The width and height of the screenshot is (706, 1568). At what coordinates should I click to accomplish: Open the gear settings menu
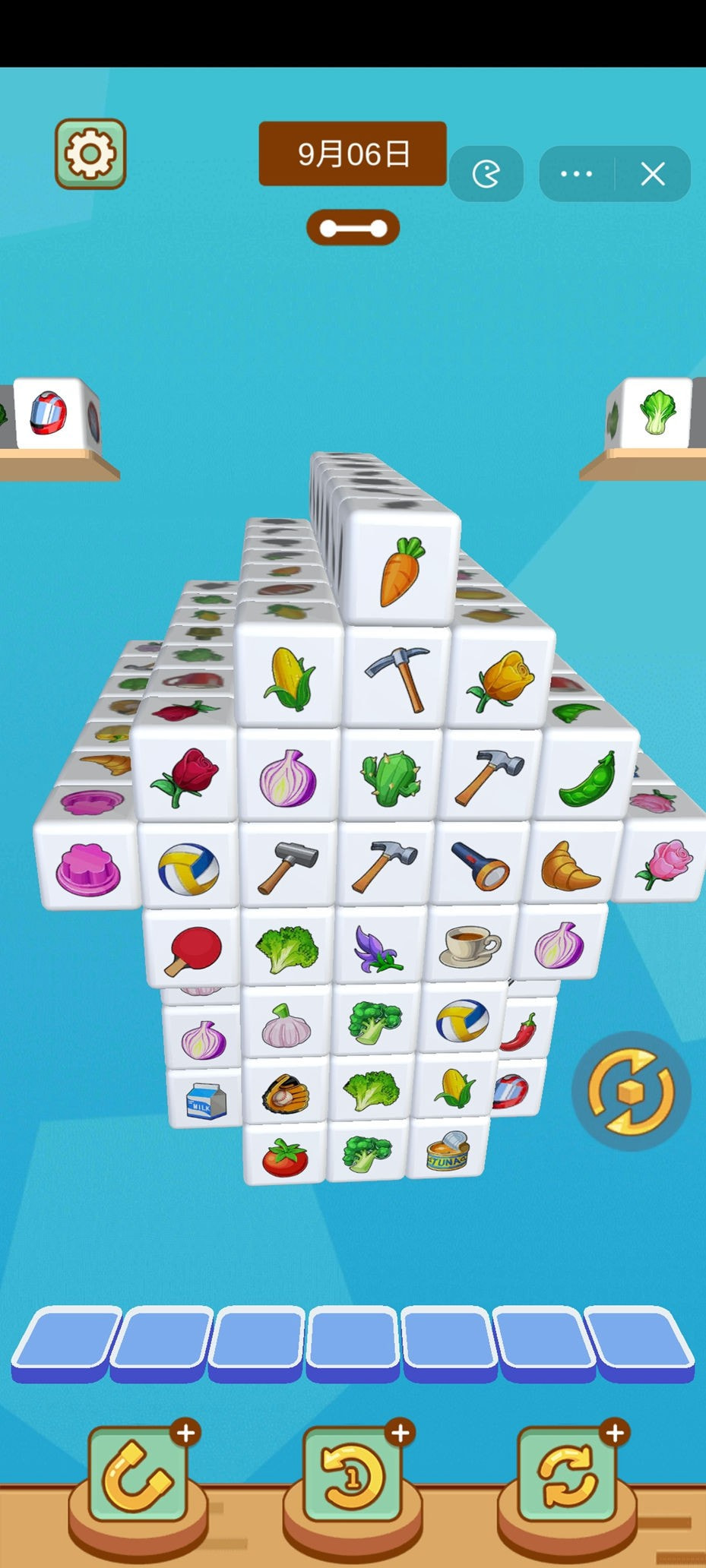[90, 154]
